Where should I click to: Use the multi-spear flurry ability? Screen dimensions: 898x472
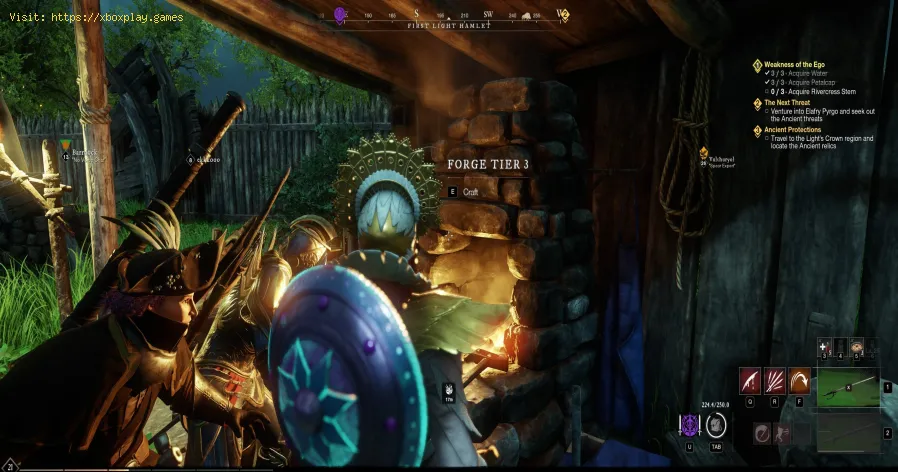[x=775, y=381]
